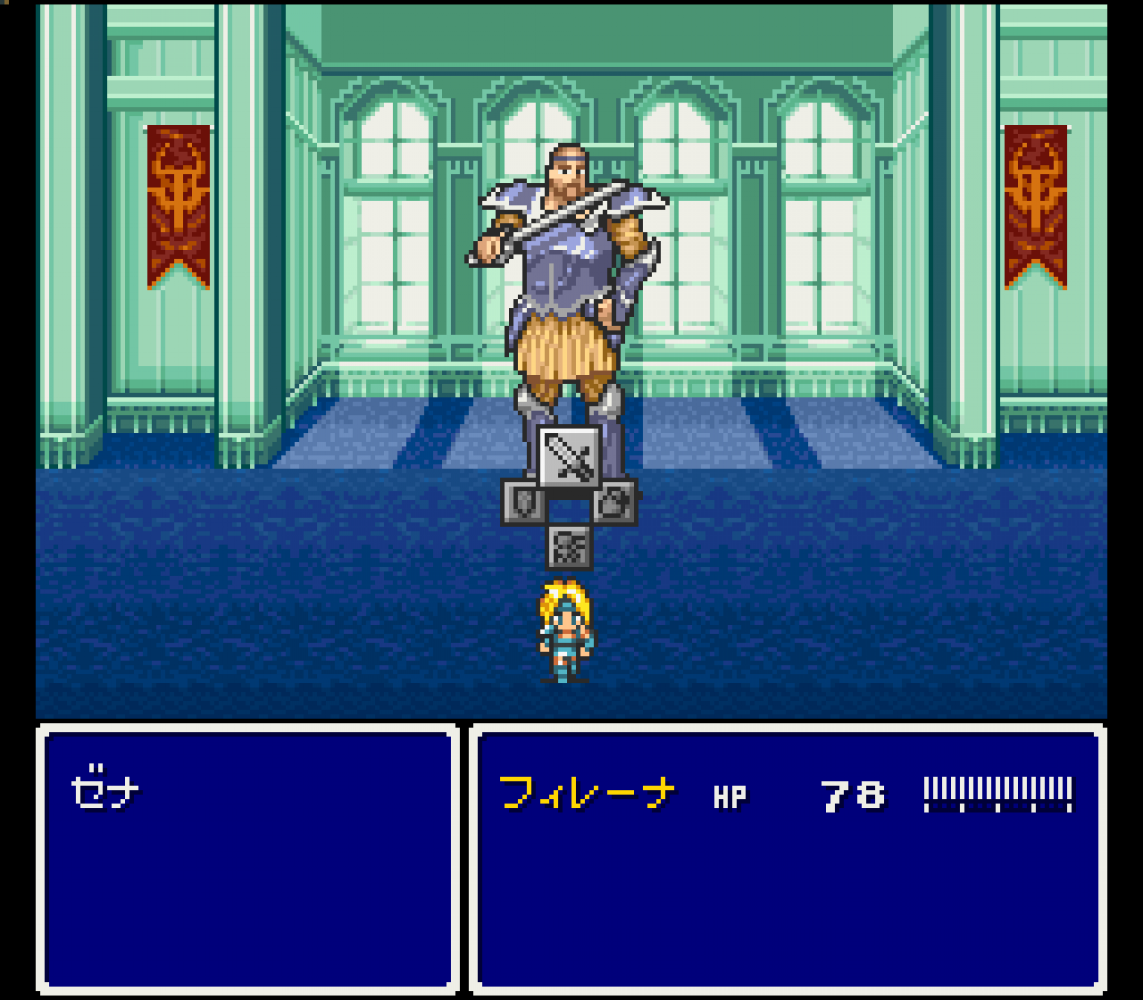Target the enemy name ゼナ in the list

[x=105, y=793]
